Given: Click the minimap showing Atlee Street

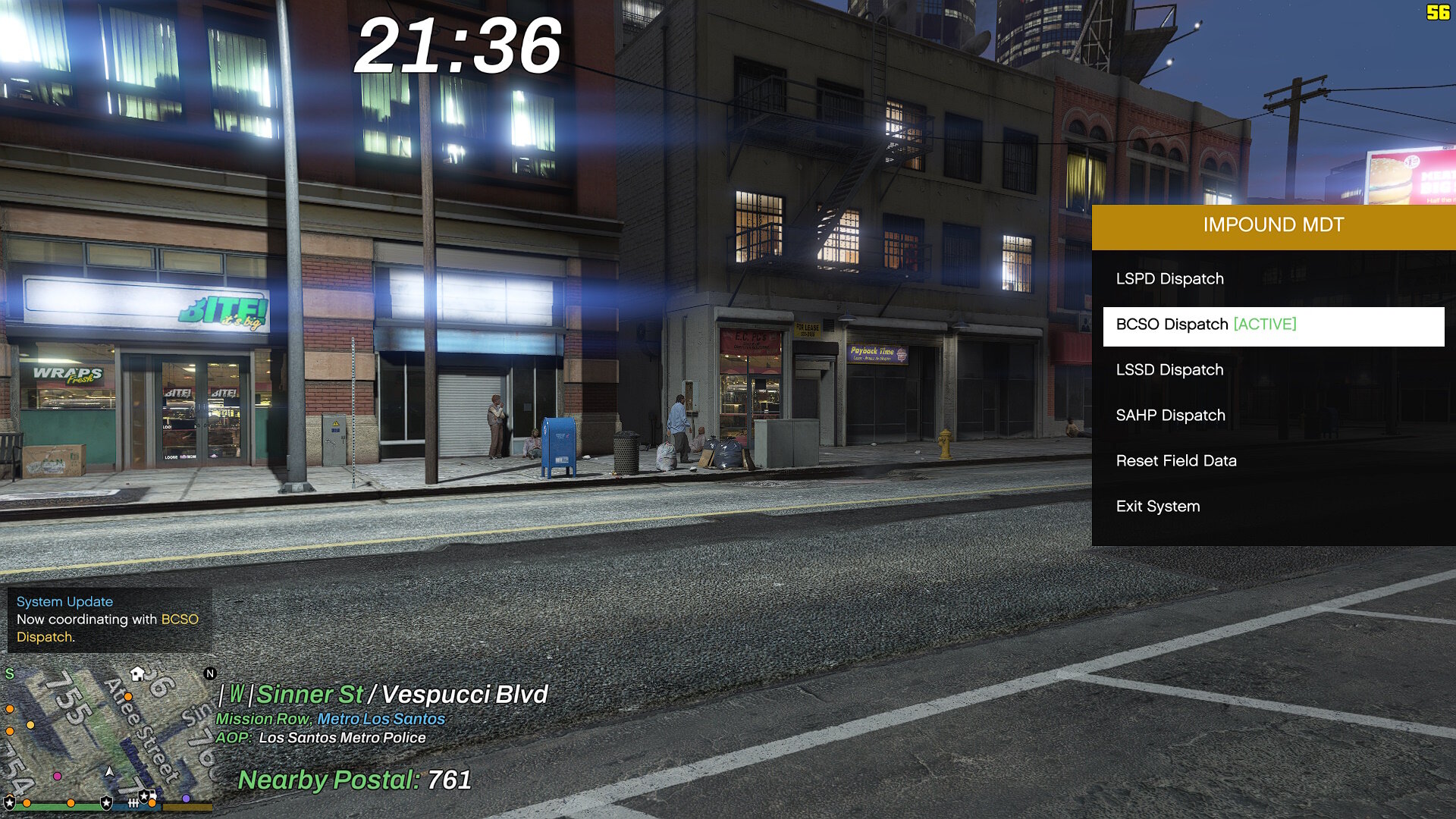Looking at the screenshot, I should point(108,732).
